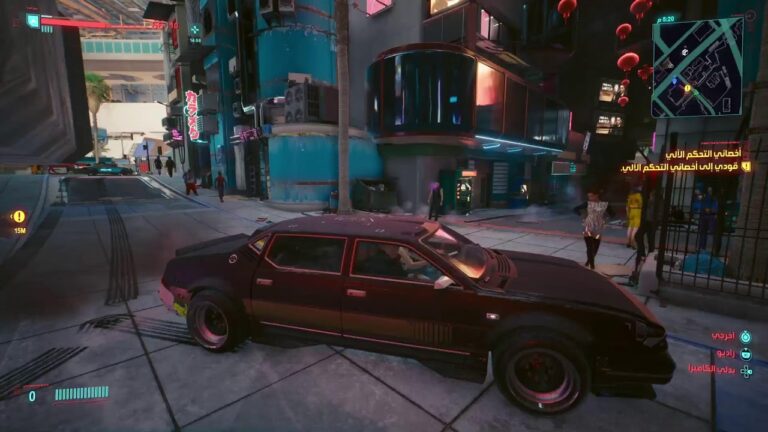Open the city minimap
The image size is (768, 432).
click(x=697, y=67)
